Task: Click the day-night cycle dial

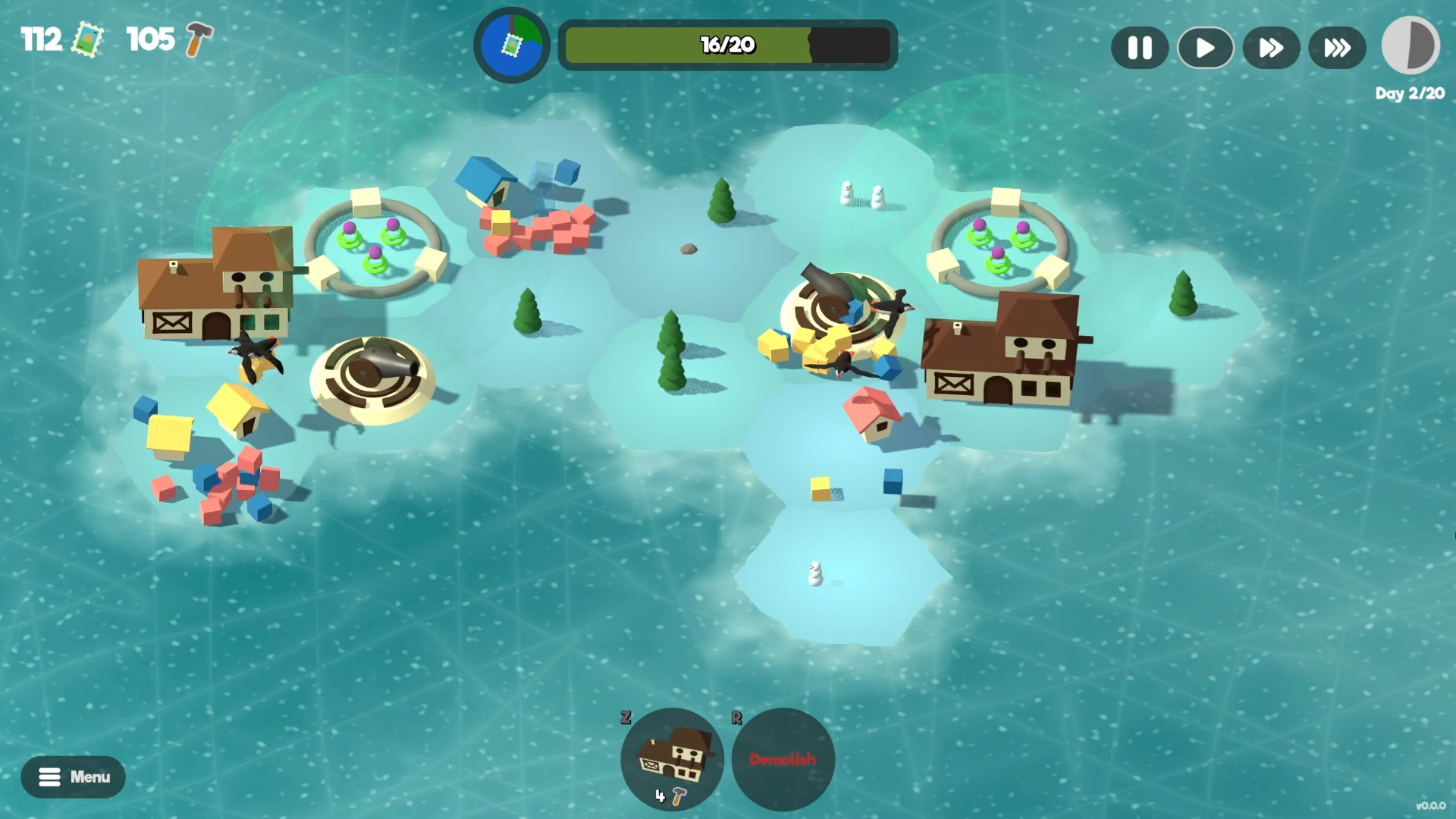Action: (1410, 45)
